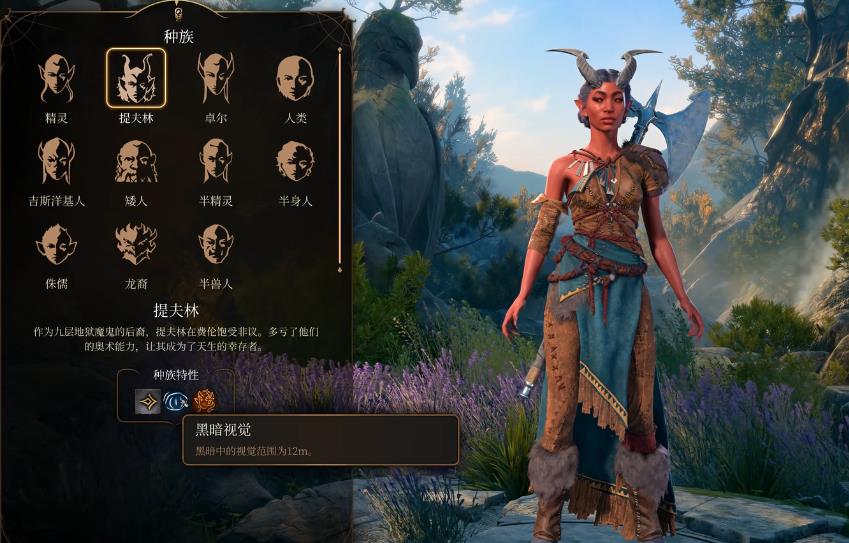
Task: Pick the 半兽人 (Half-Orc) race
Action: [216, 244]
